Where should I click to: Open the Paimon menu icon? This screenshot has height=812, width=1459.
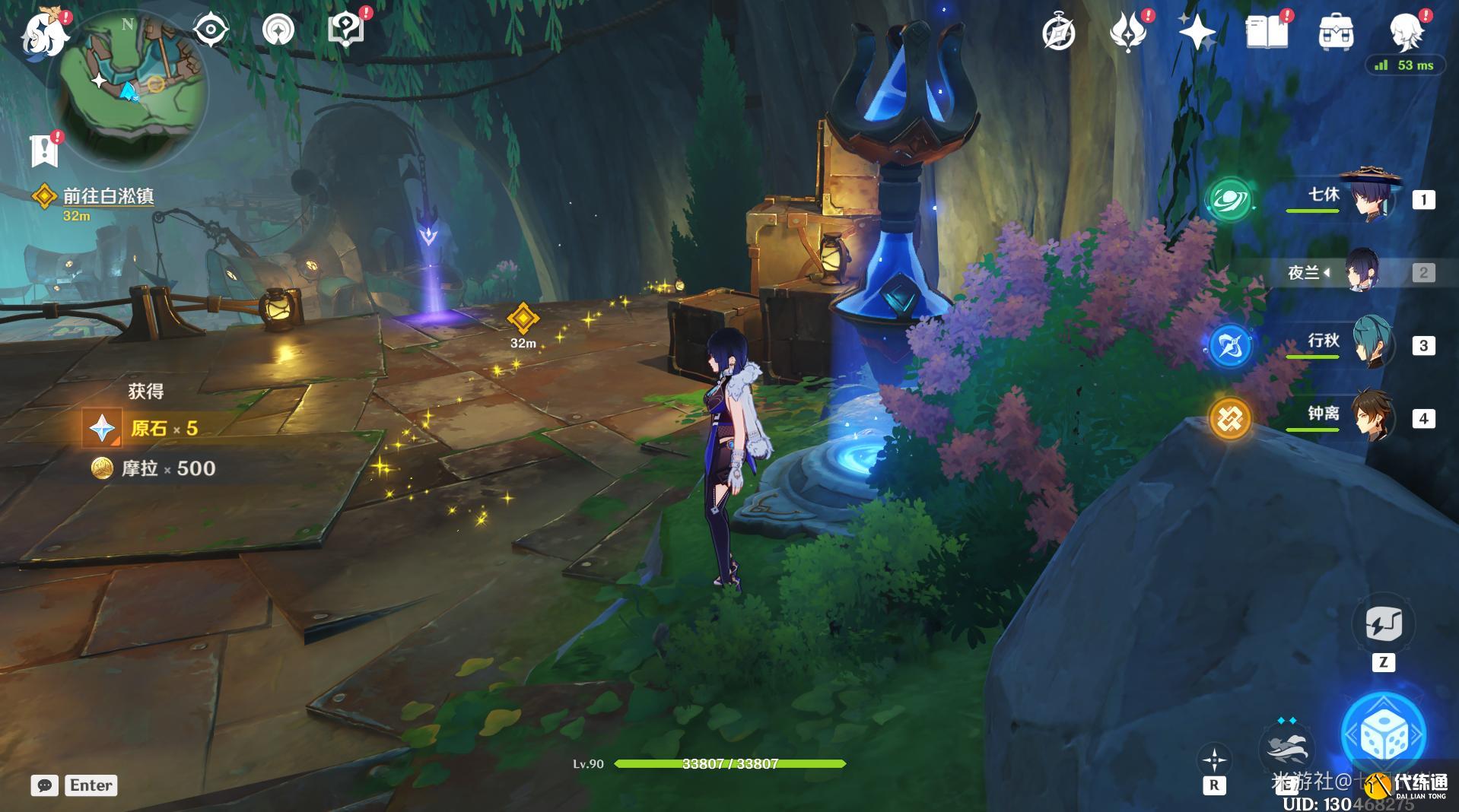[43, 34]
